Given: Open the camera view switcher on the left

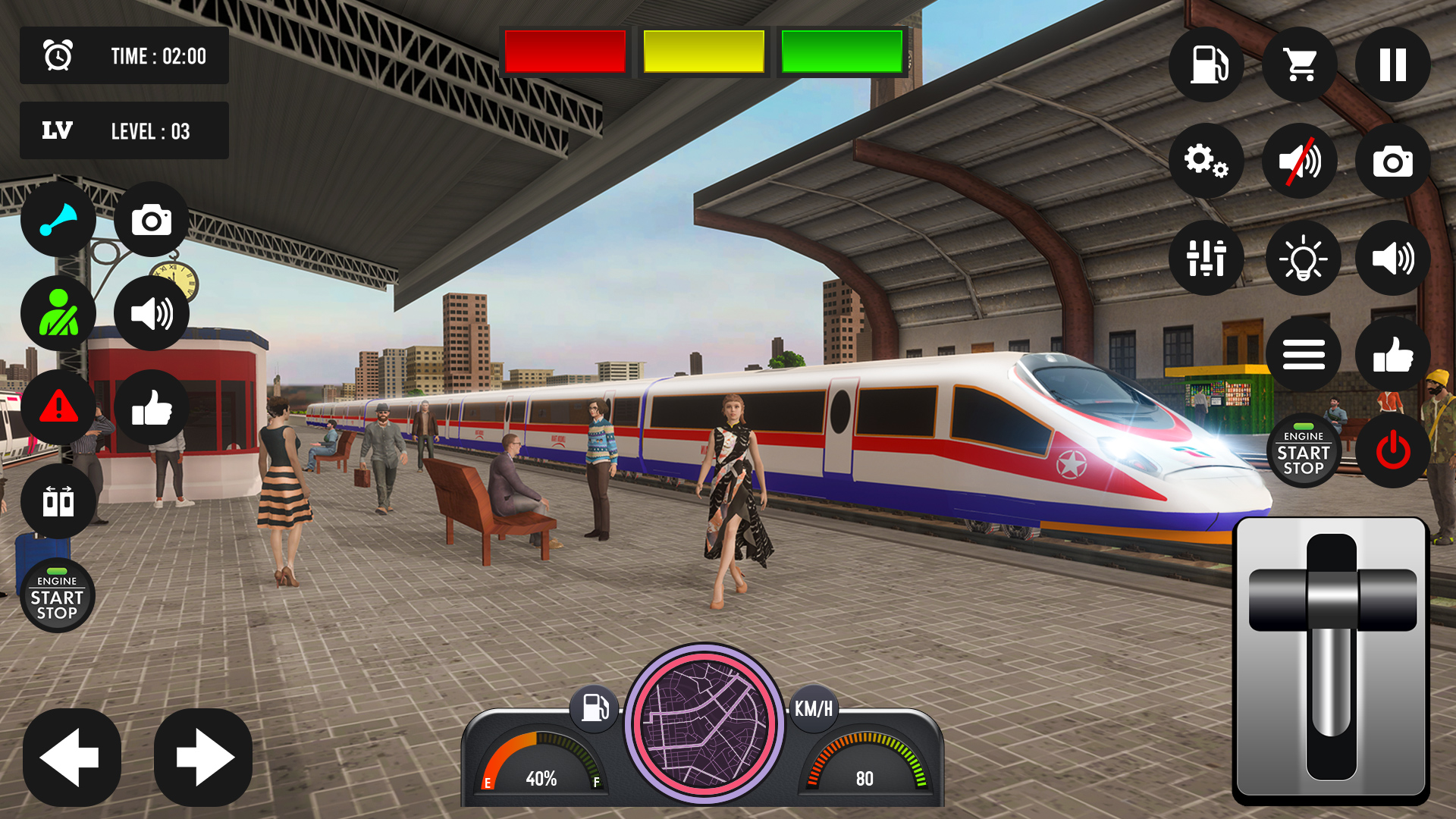Looking at the screenshot, I should [152, 221].
